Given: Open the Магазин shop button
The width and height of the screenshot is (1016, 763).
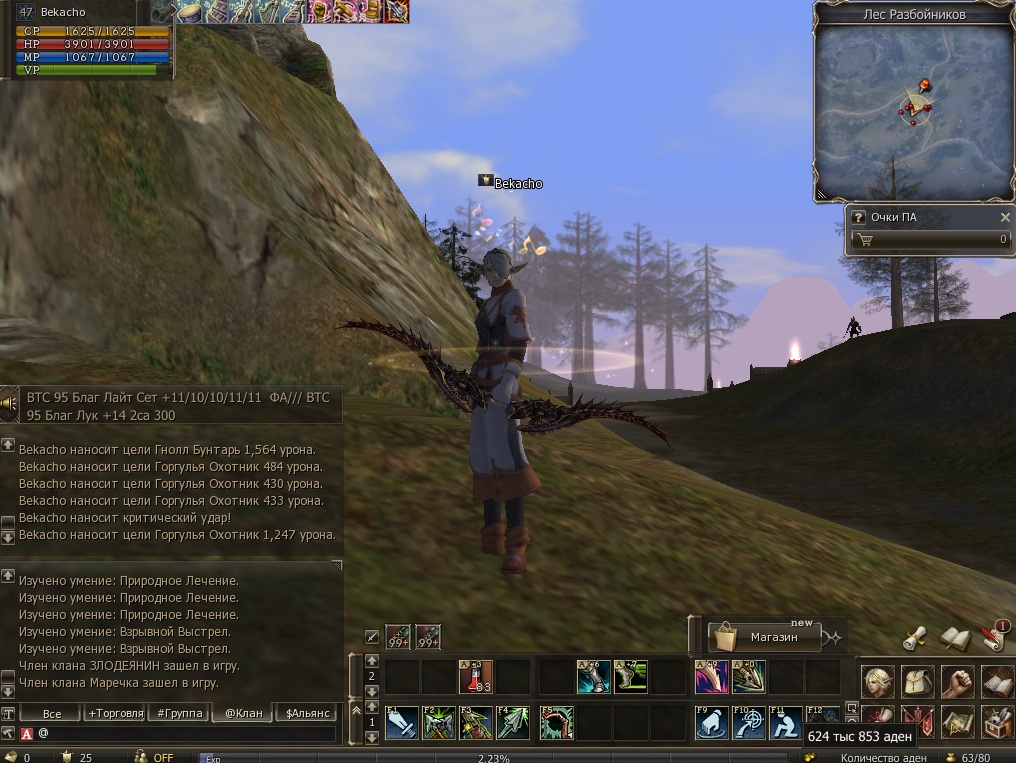Looking at the screenshot, I should click(x=765, y=637).
